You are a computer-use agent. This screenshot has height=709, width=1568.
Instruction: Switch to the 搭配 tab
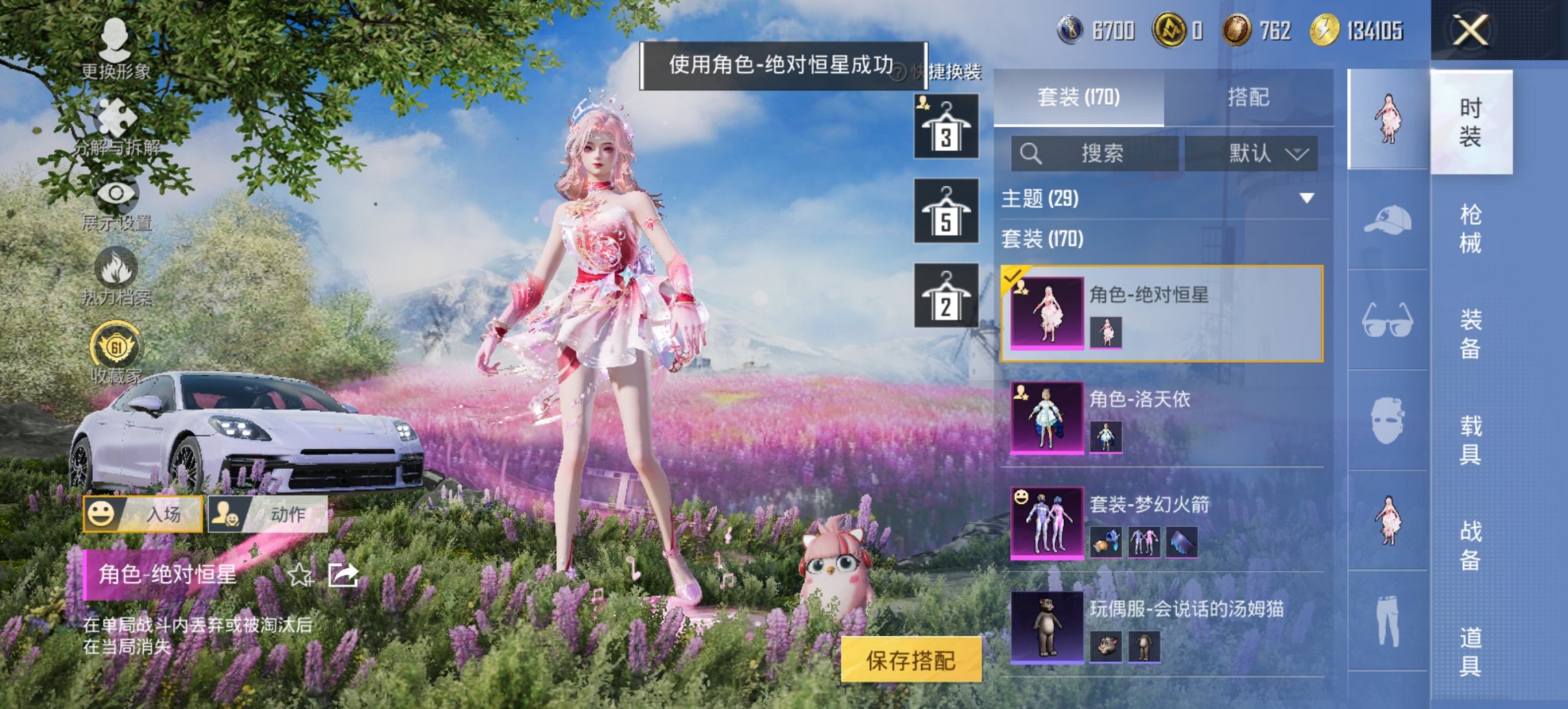(1250, 98)
